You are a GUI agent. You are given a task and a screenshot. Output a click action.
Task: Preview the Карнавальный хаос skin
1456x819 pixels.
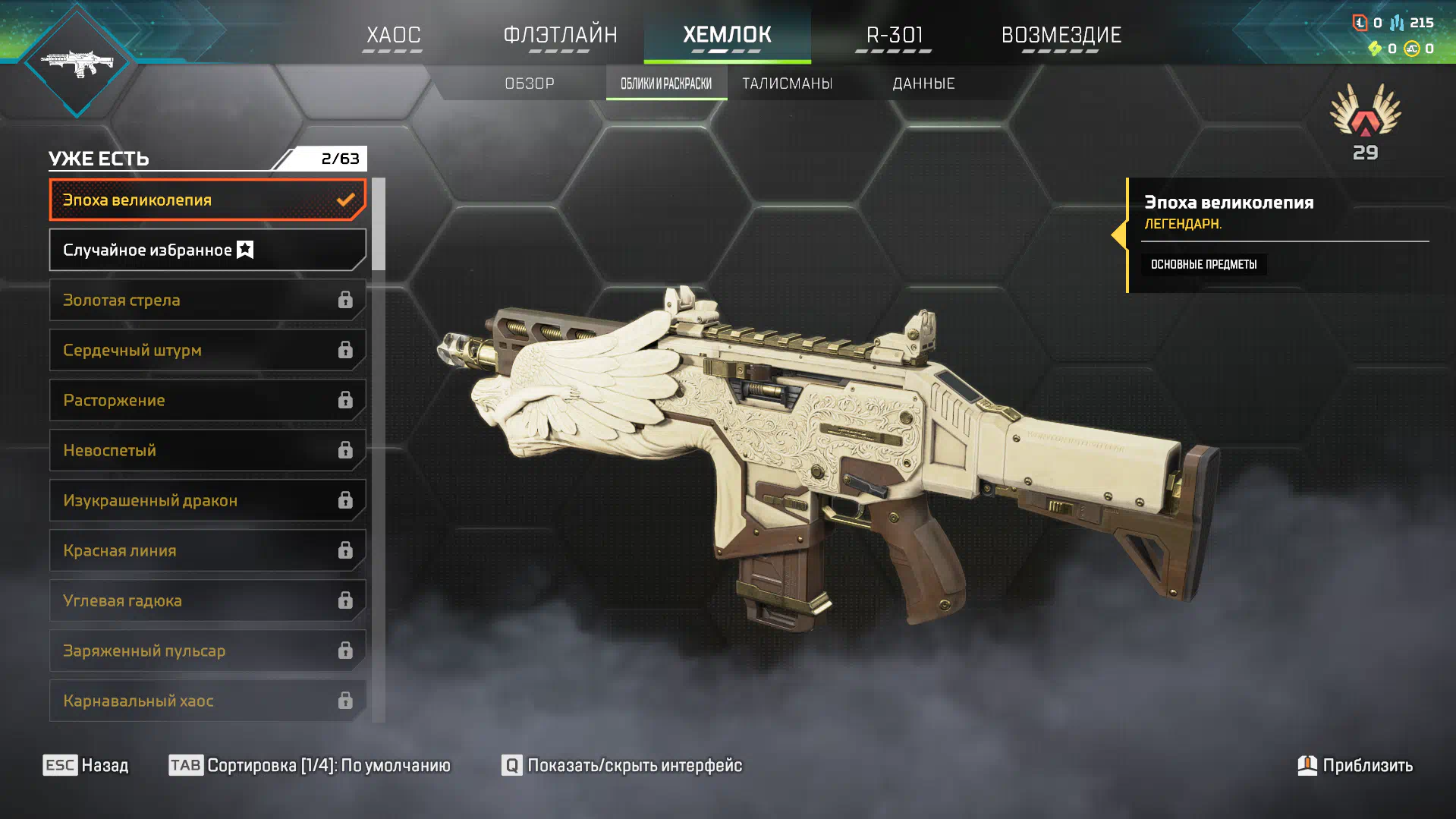[207, 701]
